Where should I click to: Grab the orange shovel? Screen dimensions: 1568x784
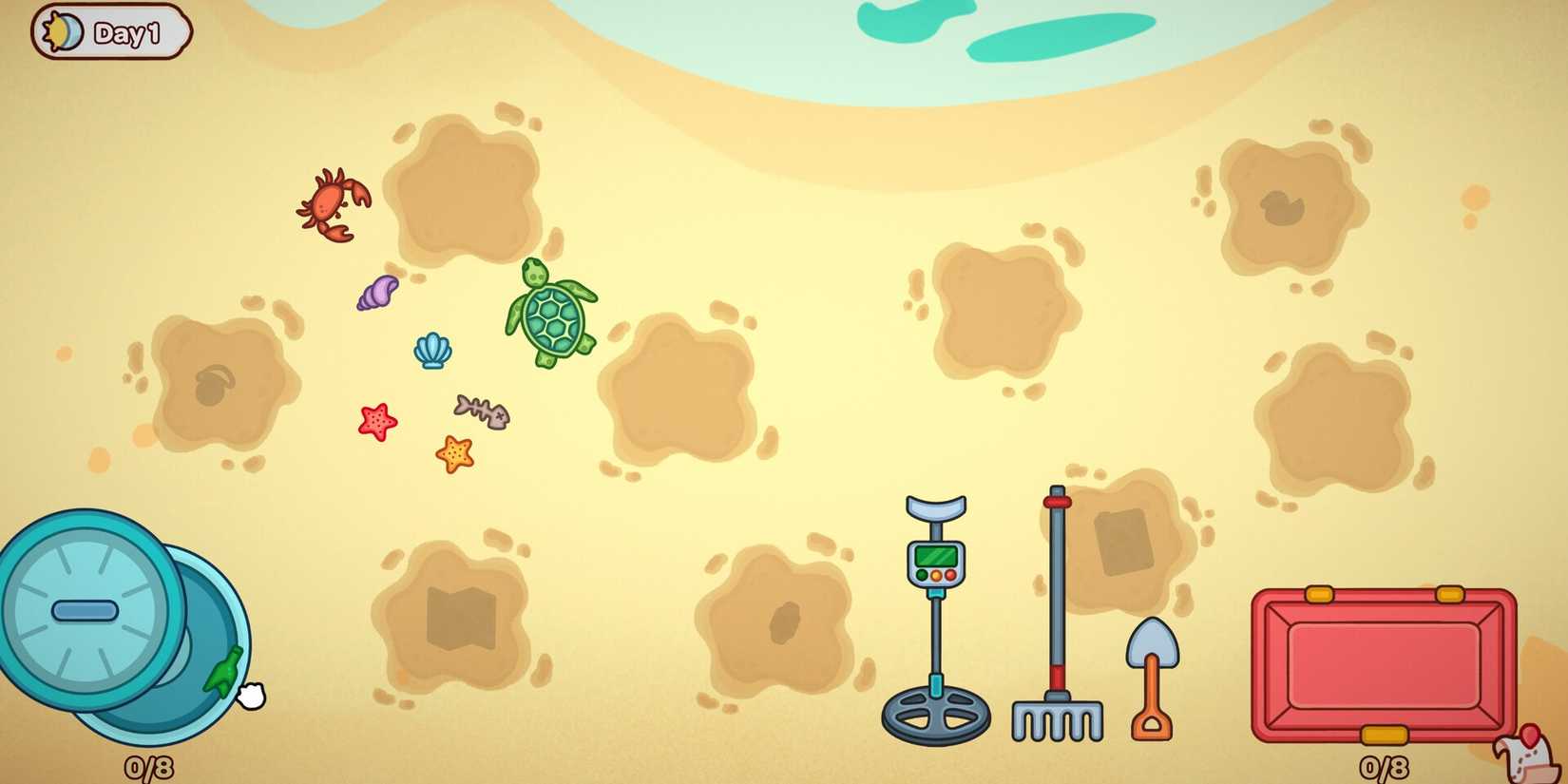point(1152,665)
